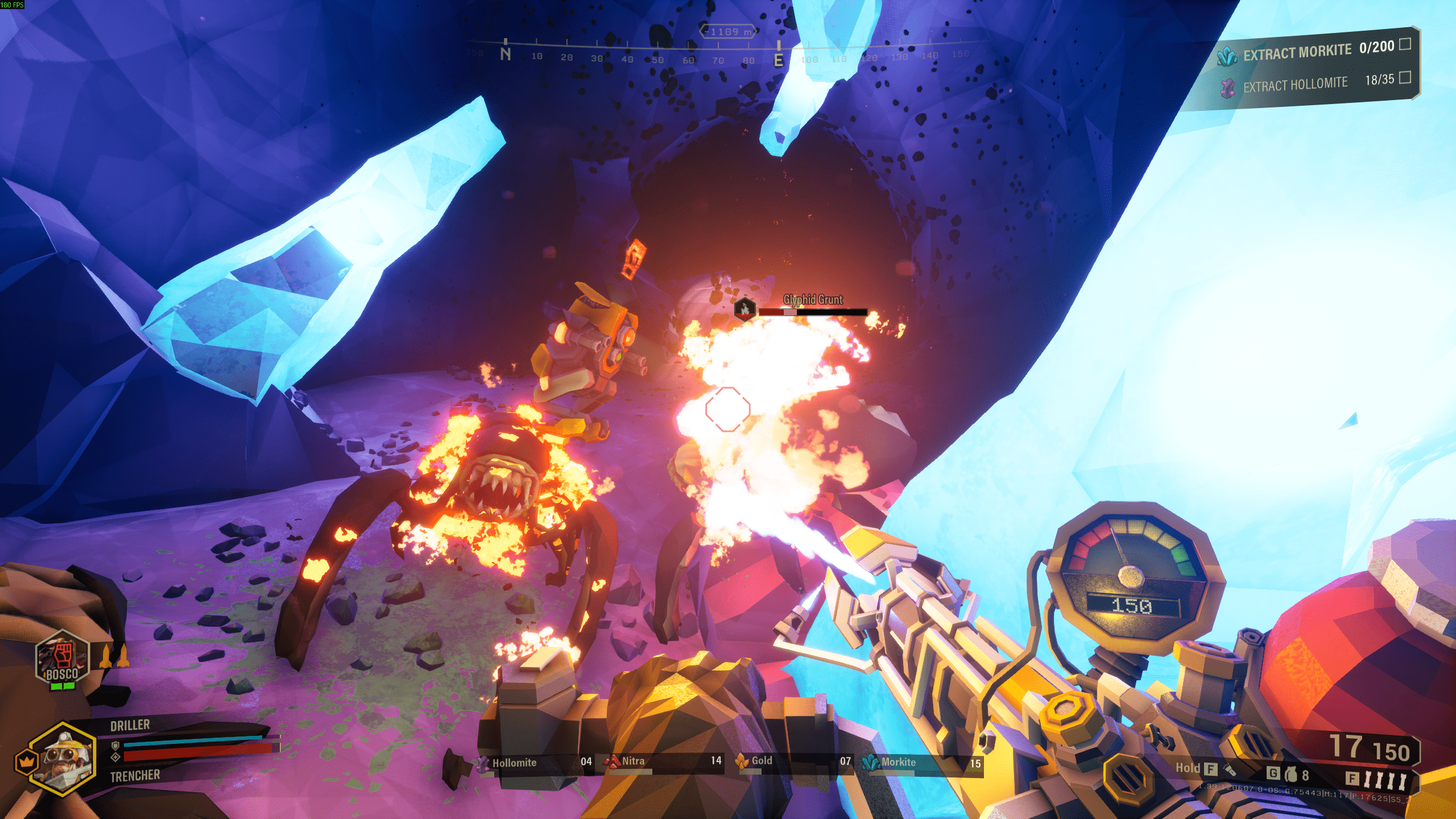Click the flashlight icon
This screenshot has width=1456, height=819.
click(1230, 770)
